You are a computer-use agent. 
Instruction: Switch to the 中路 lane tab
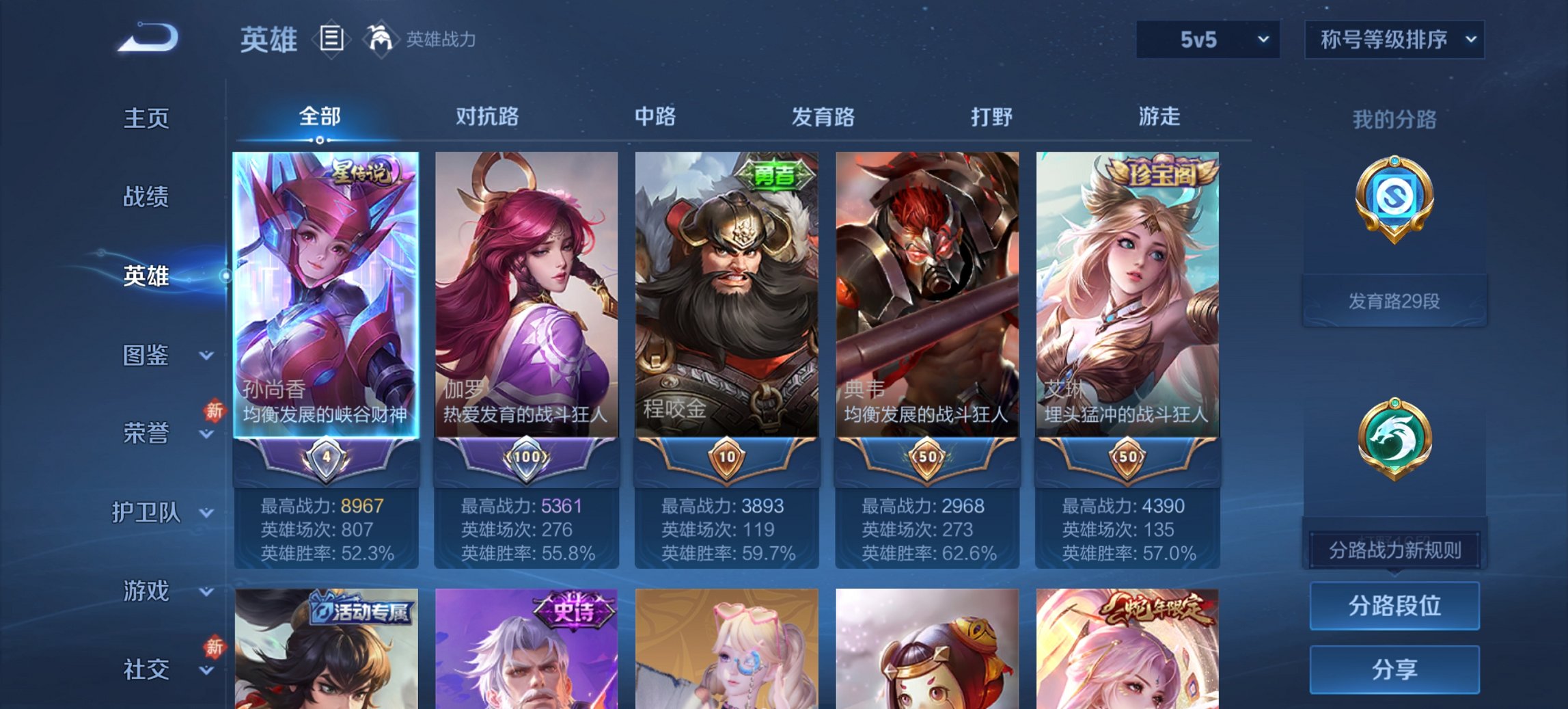click(x=655, y=118)
